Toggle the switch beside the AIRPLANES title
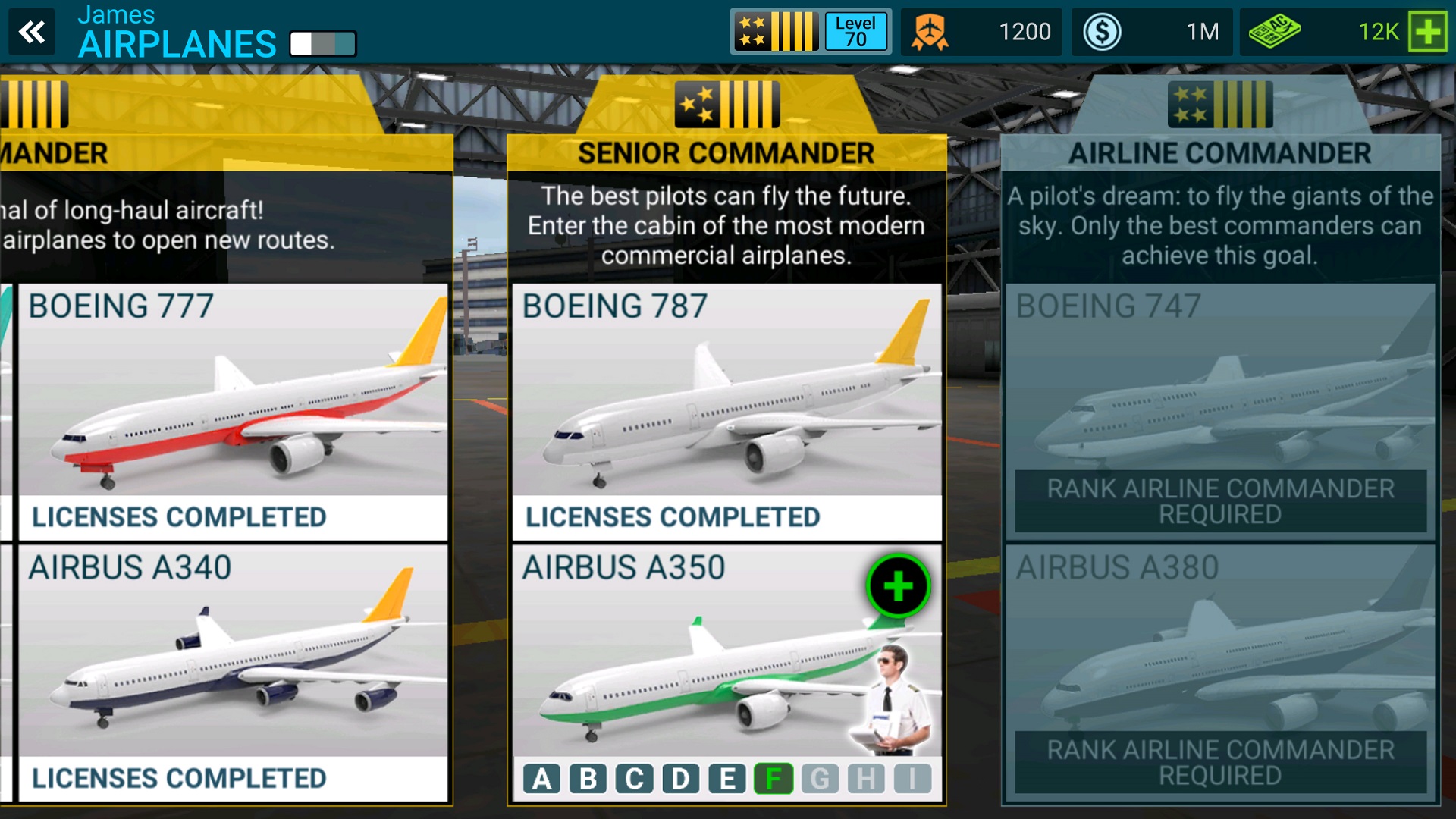The image size is (1456, 819). click(x=322, y=44)
